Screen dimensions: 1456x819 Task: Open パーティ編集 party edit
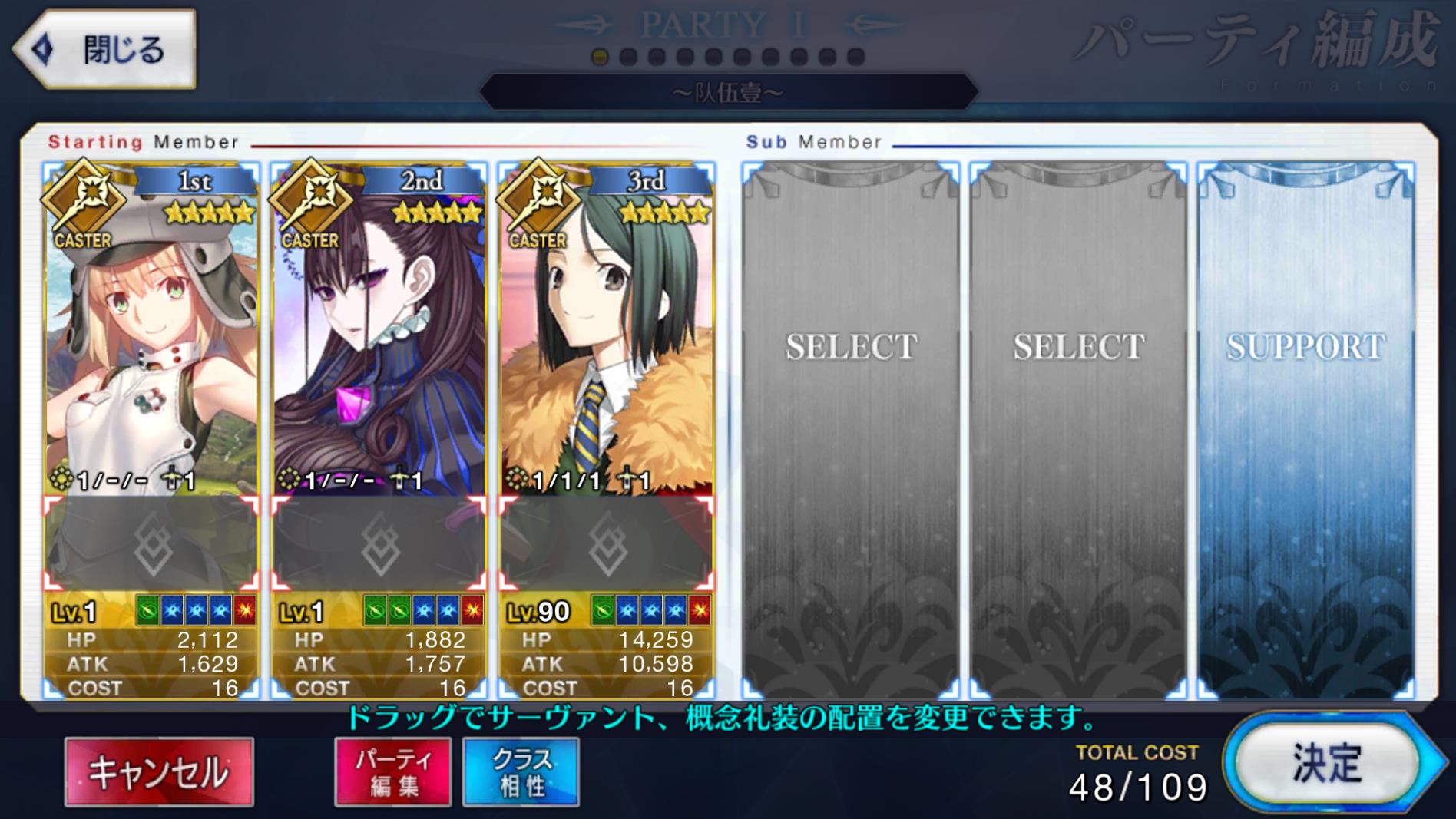[x=392, y=771]
